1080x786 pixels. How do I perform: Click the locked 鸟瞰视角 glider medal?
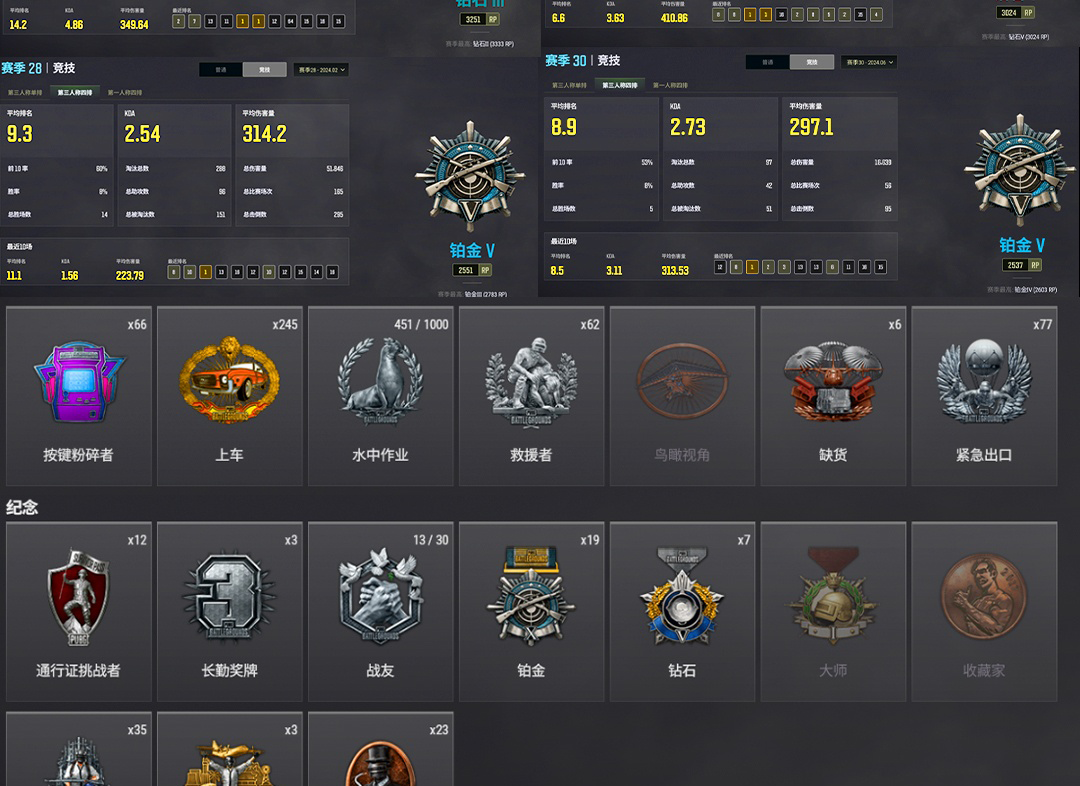[683, 396]
